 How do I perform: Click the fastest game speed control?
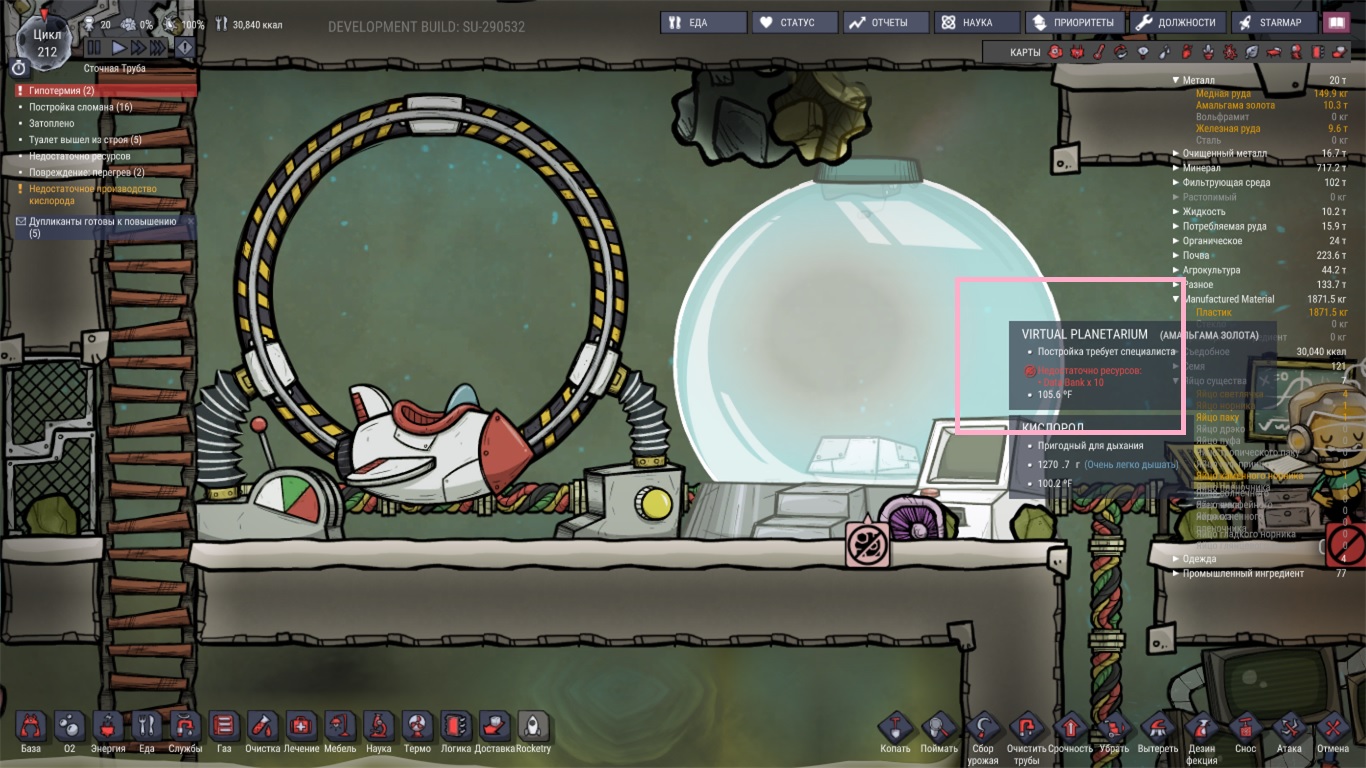click(x=159, y=47)
